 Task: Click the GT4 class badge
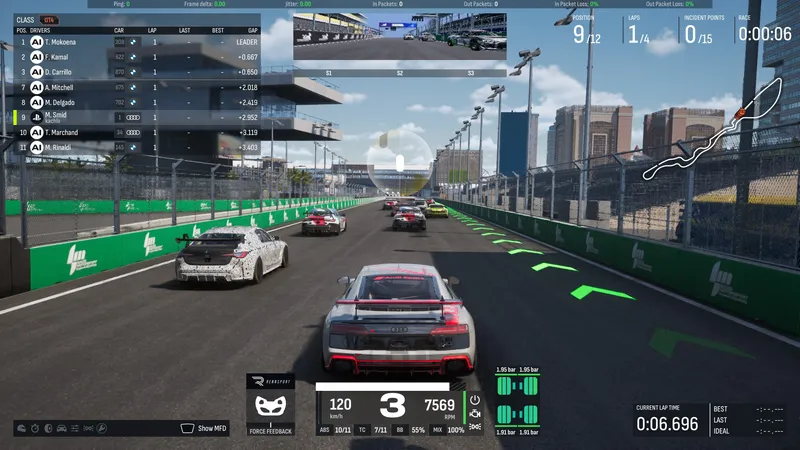(x=49, y=20)
